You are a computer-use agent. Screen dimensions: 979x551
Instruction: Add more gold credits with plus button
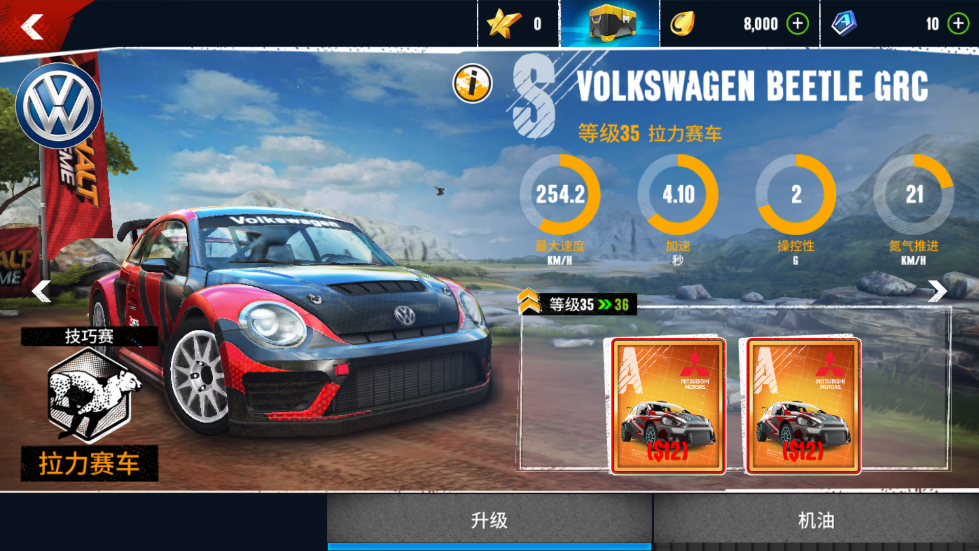[x=797, y=24]
